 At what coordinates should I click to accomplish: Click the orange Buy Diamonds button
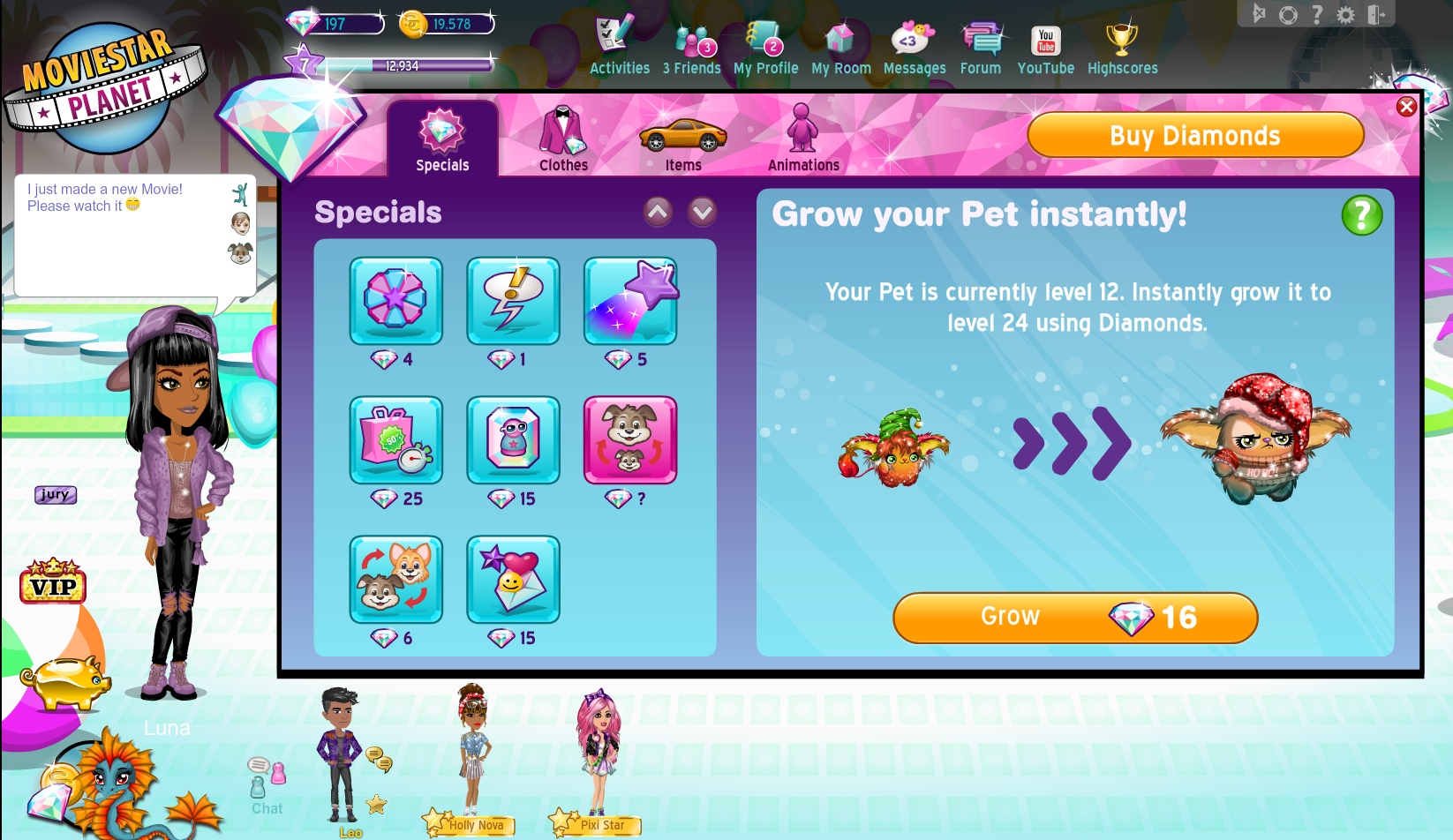tap(1195, 135)
